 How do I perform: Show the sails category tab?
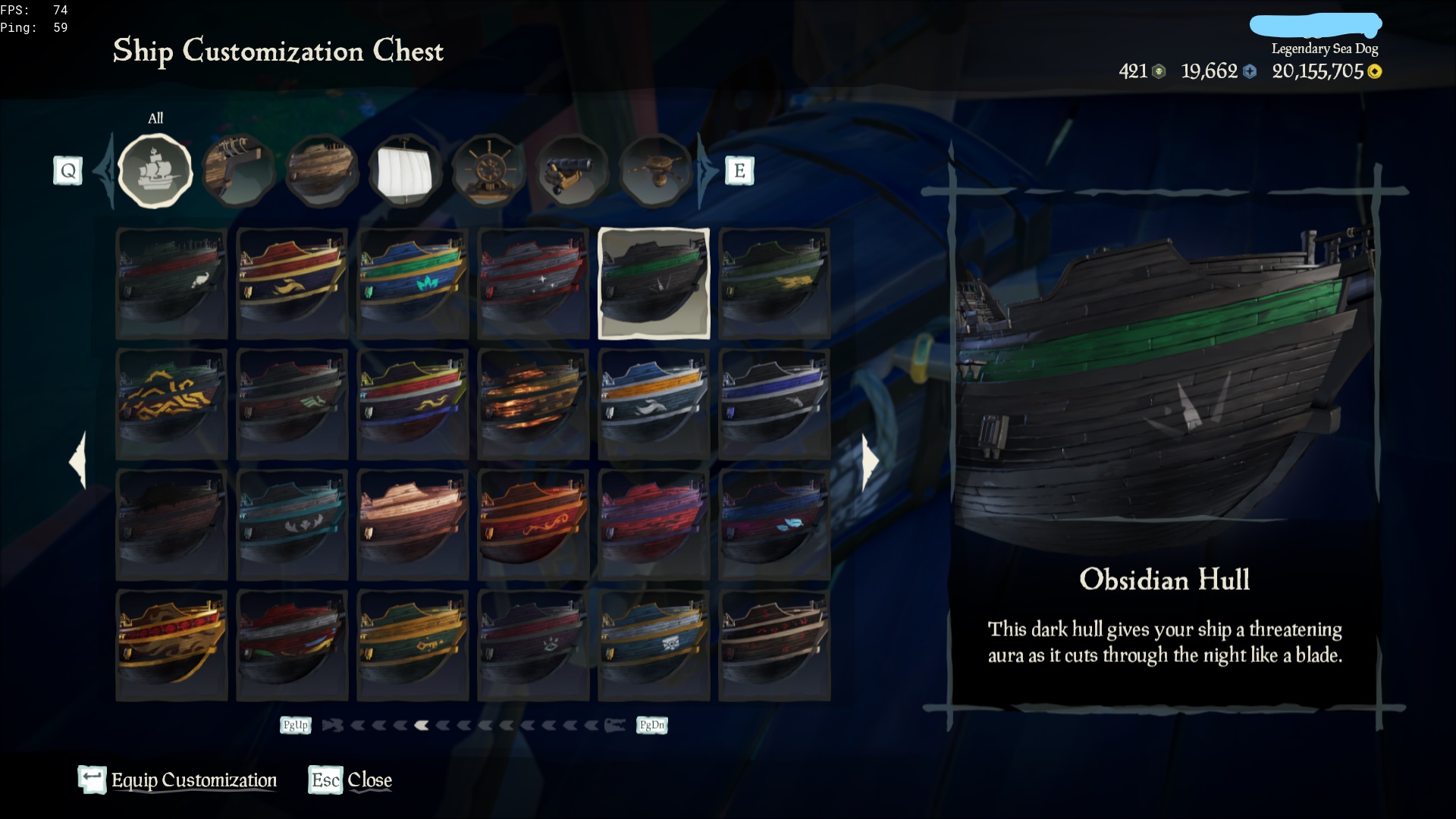click(x=405, y=171)
